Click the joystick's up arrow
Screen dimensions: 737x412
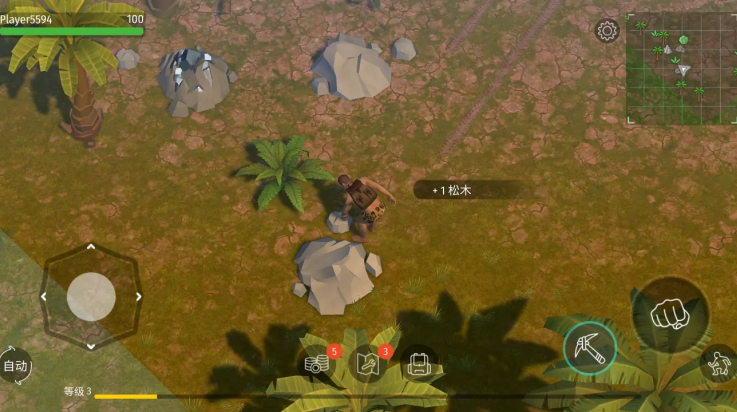[91, 246]
